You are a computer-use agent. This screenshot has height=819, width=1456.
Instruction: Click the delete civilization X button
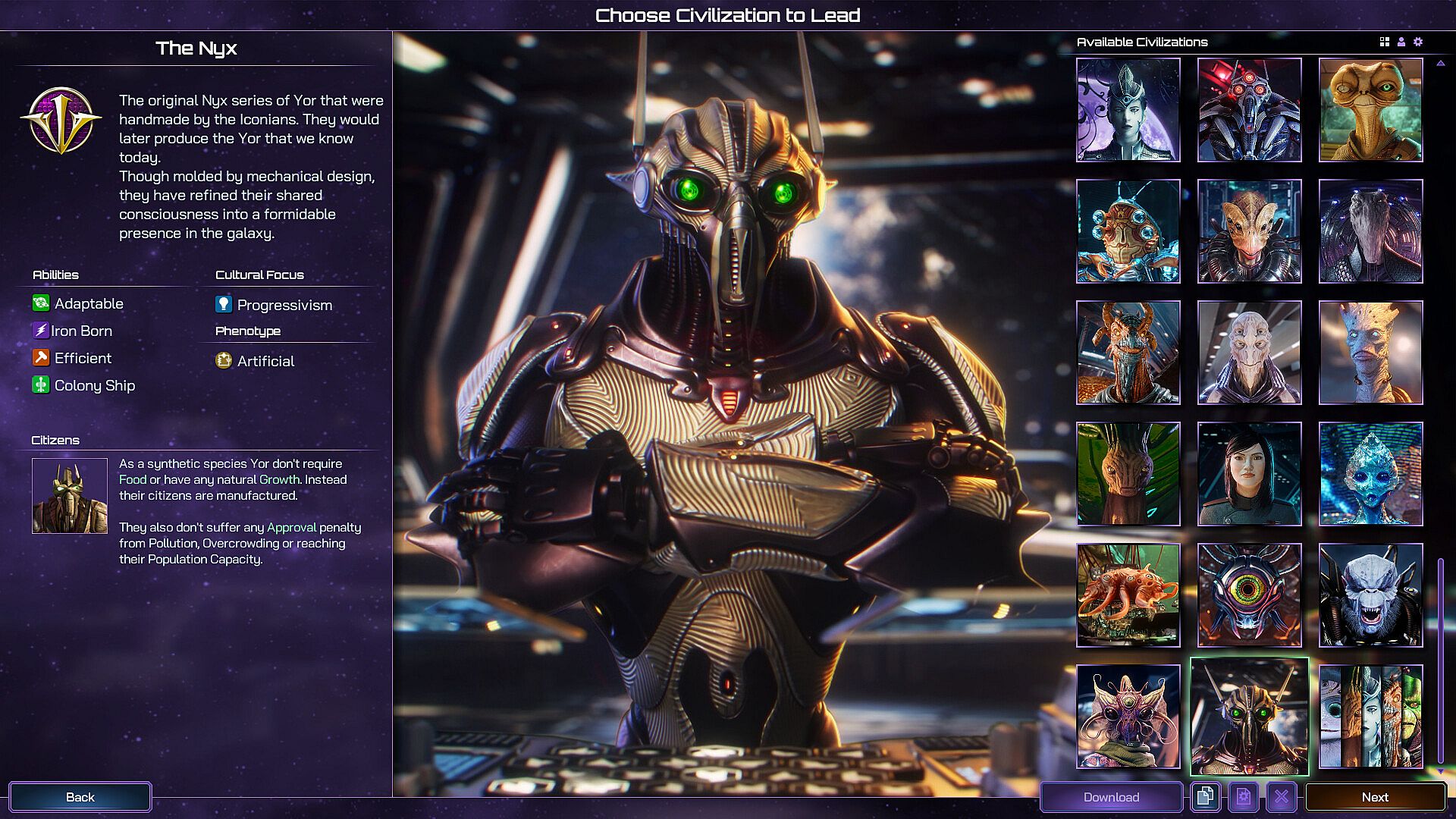[x=1281, y=797]
